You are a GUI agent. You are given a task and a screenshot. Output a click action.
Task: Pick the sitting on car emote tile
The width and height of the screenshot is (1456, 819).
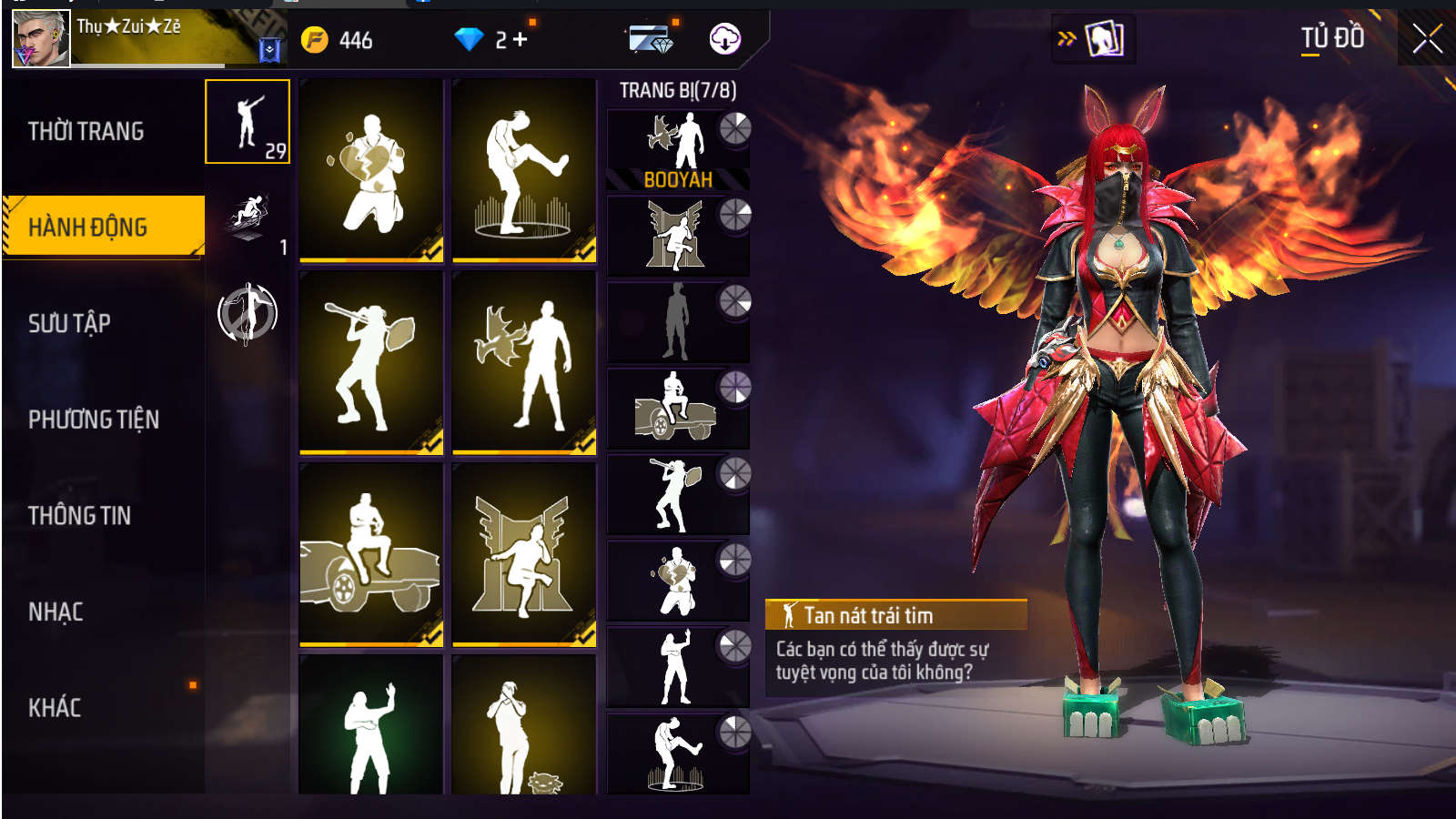[371, 554]
